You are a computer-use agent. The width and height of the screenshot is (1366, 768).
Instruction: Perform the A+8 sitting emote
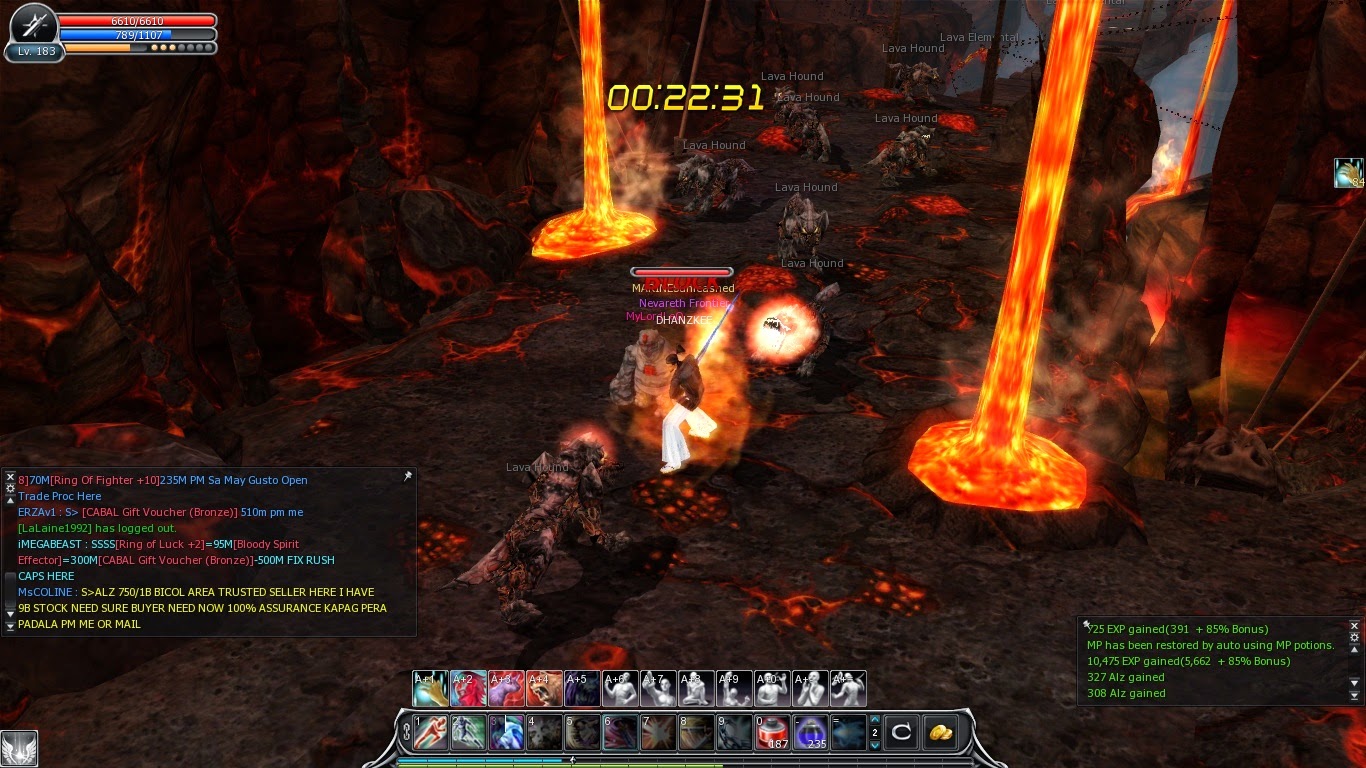click(696, 689)
